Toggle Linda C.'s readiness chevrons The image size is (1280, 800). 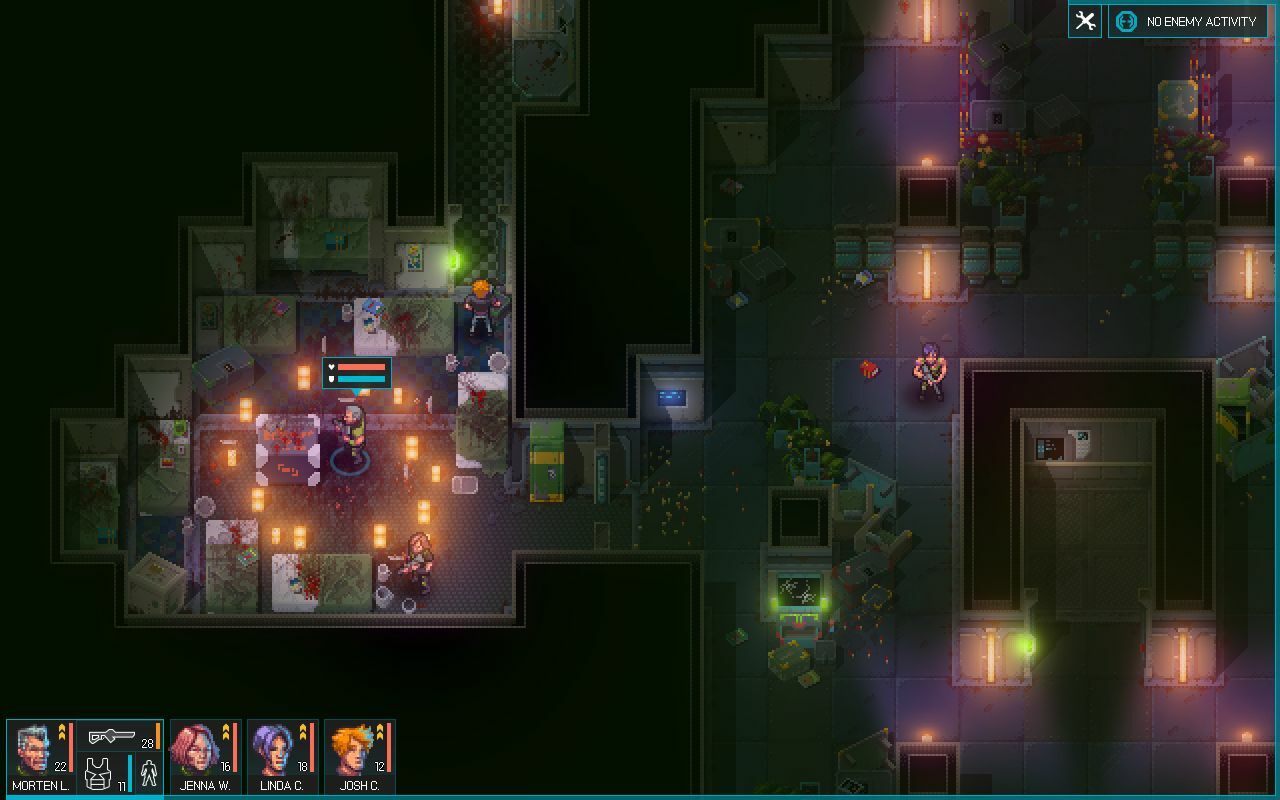click(303, 732)
